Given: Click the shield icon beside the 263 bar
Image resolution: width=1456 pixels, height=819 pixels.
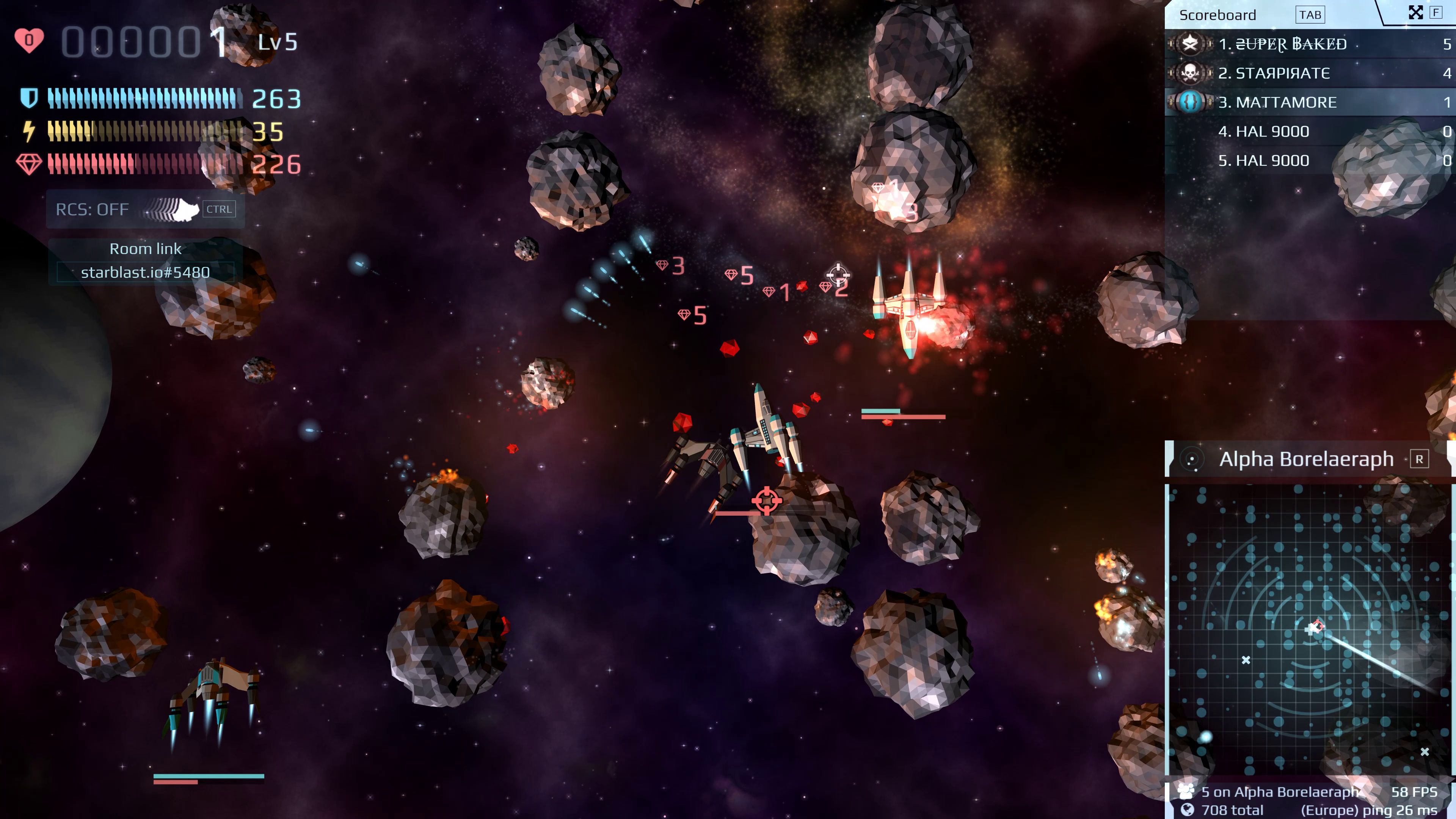Looking at the screenshot, I should (x=30, y=98).
